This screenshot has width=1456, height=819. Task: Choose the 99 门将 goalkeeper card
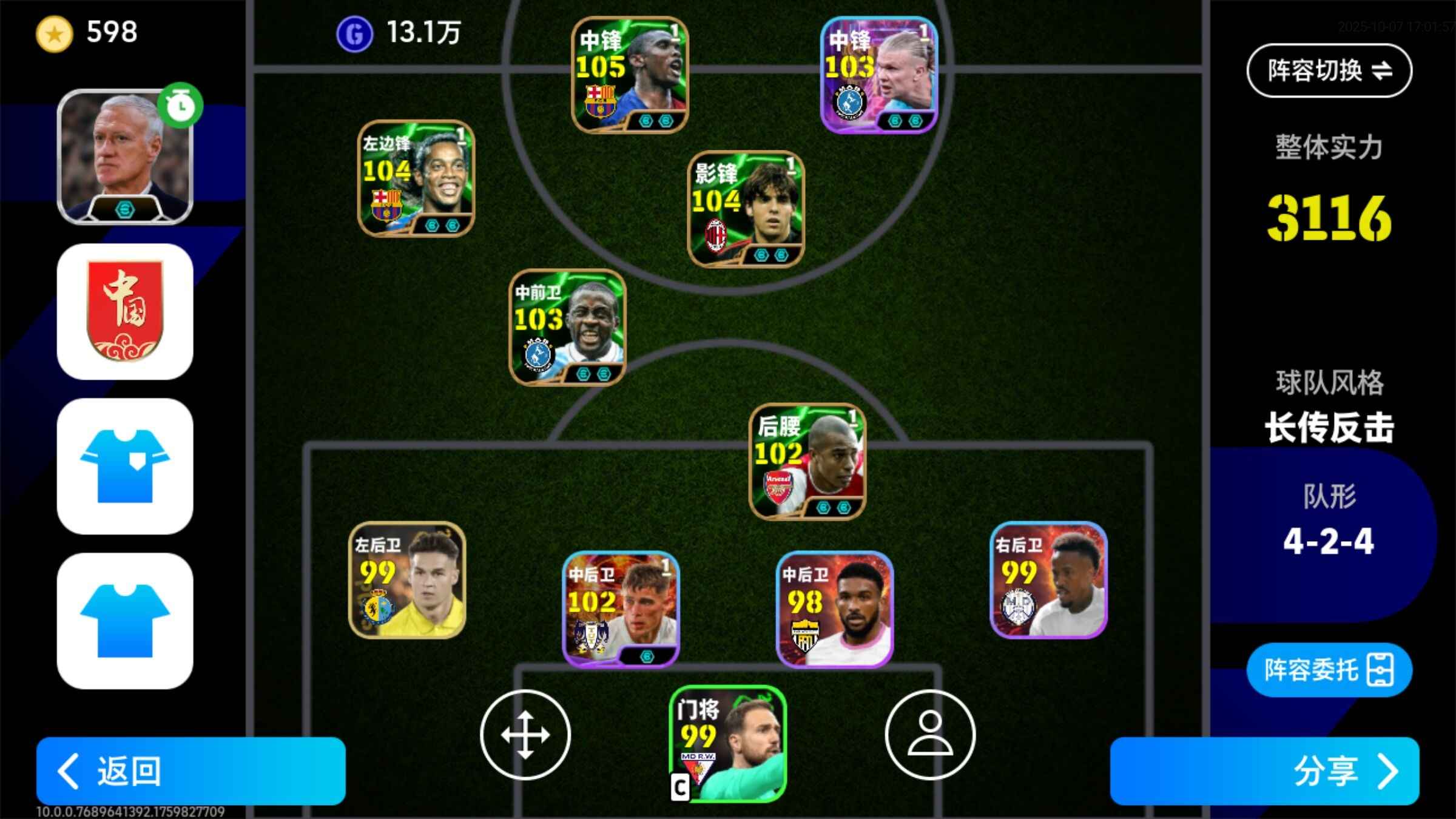tap(727, 744)
